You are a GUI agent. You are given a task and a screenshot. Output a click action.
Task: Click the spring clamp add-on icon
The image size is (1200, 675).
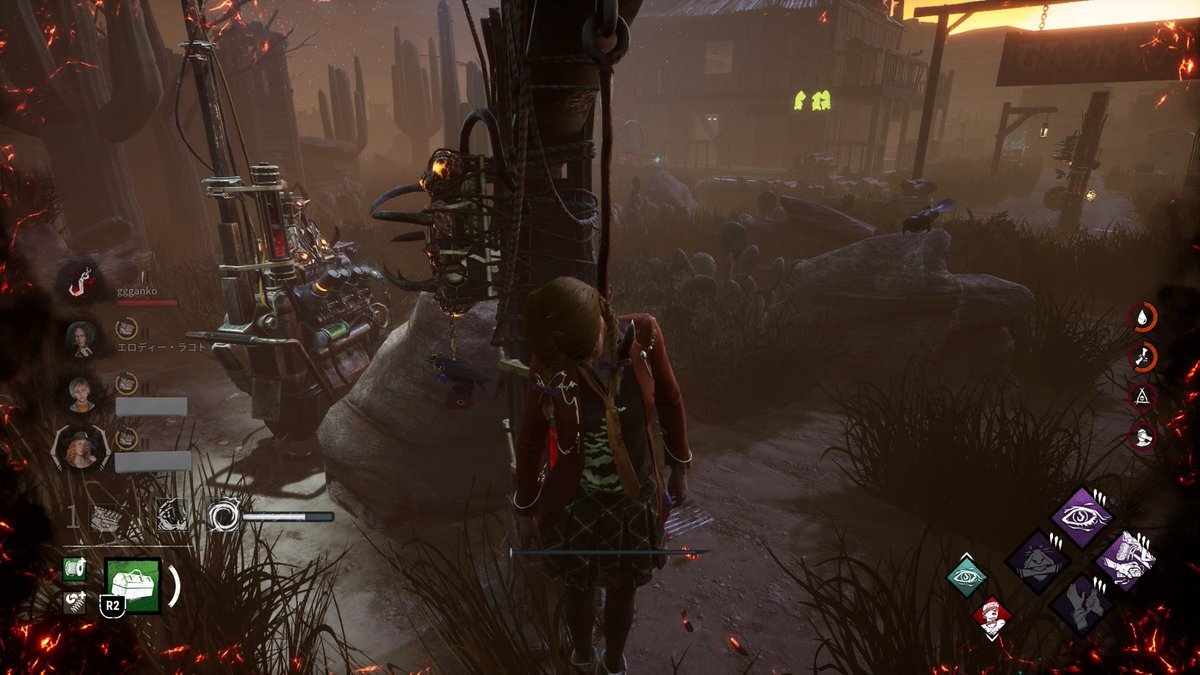point(74,601)
